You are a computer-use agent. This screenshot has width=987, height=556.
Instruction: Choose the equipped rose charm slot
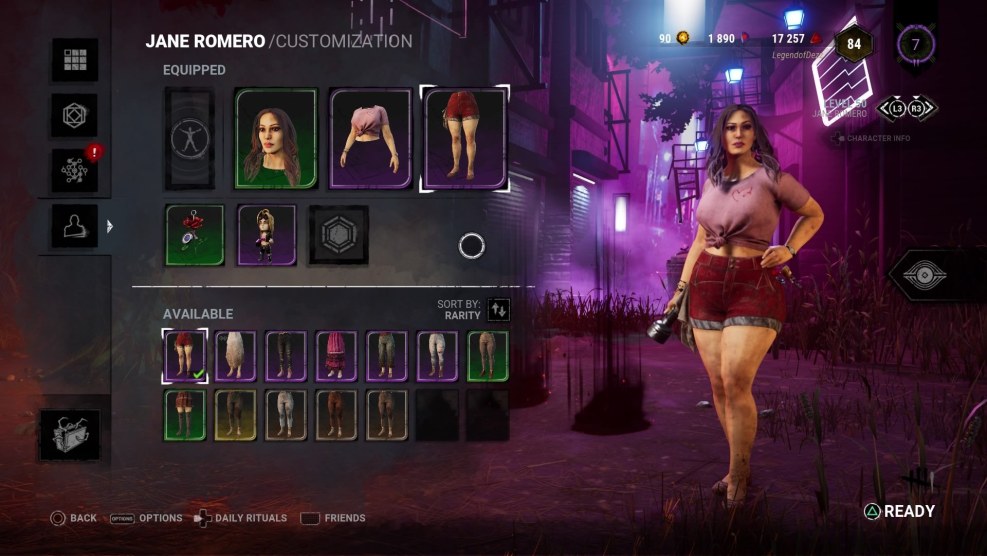[x=193, y=235]
